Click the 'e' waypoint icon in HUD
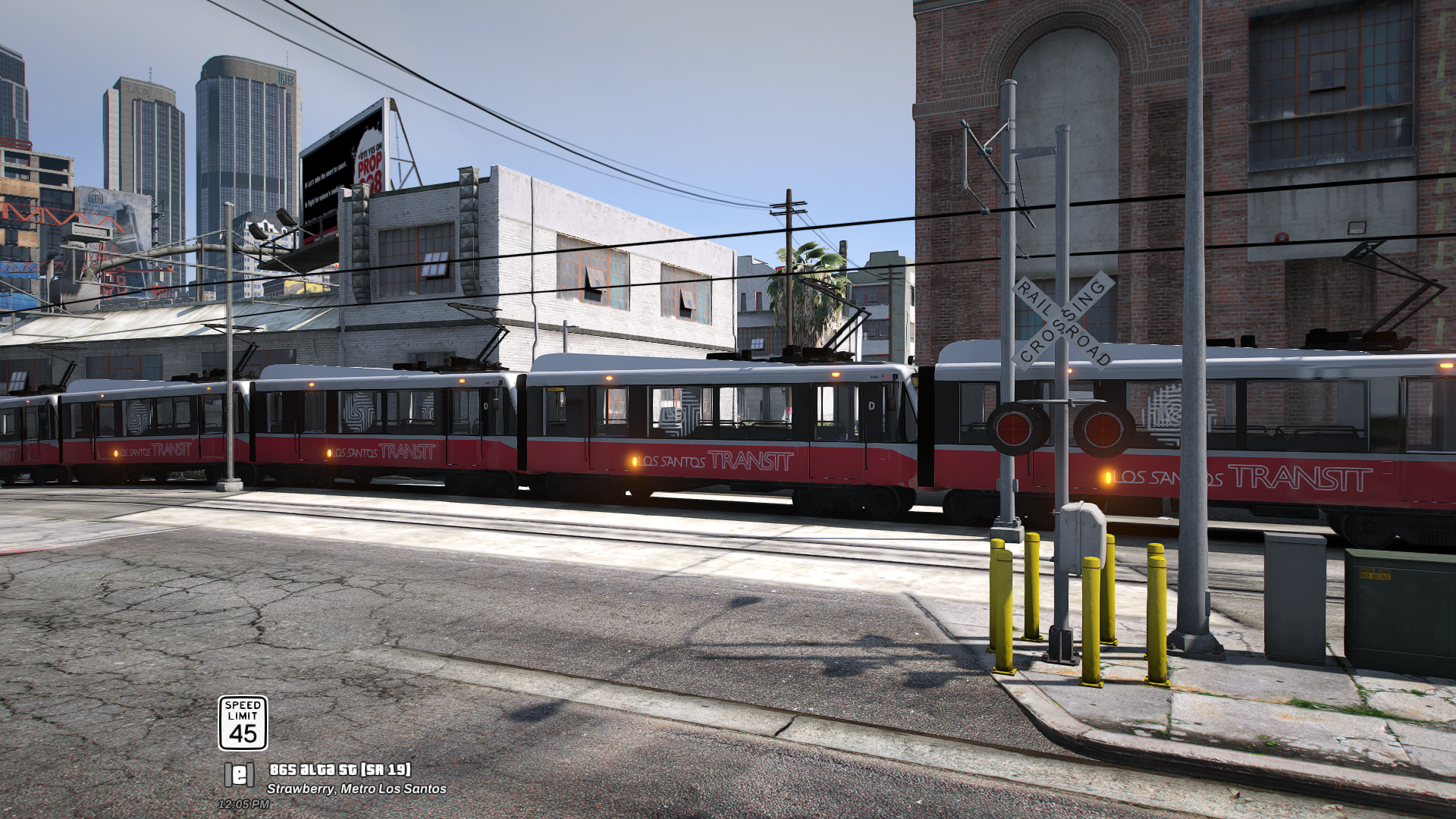The image size is (1456, 819). point(238,775)
